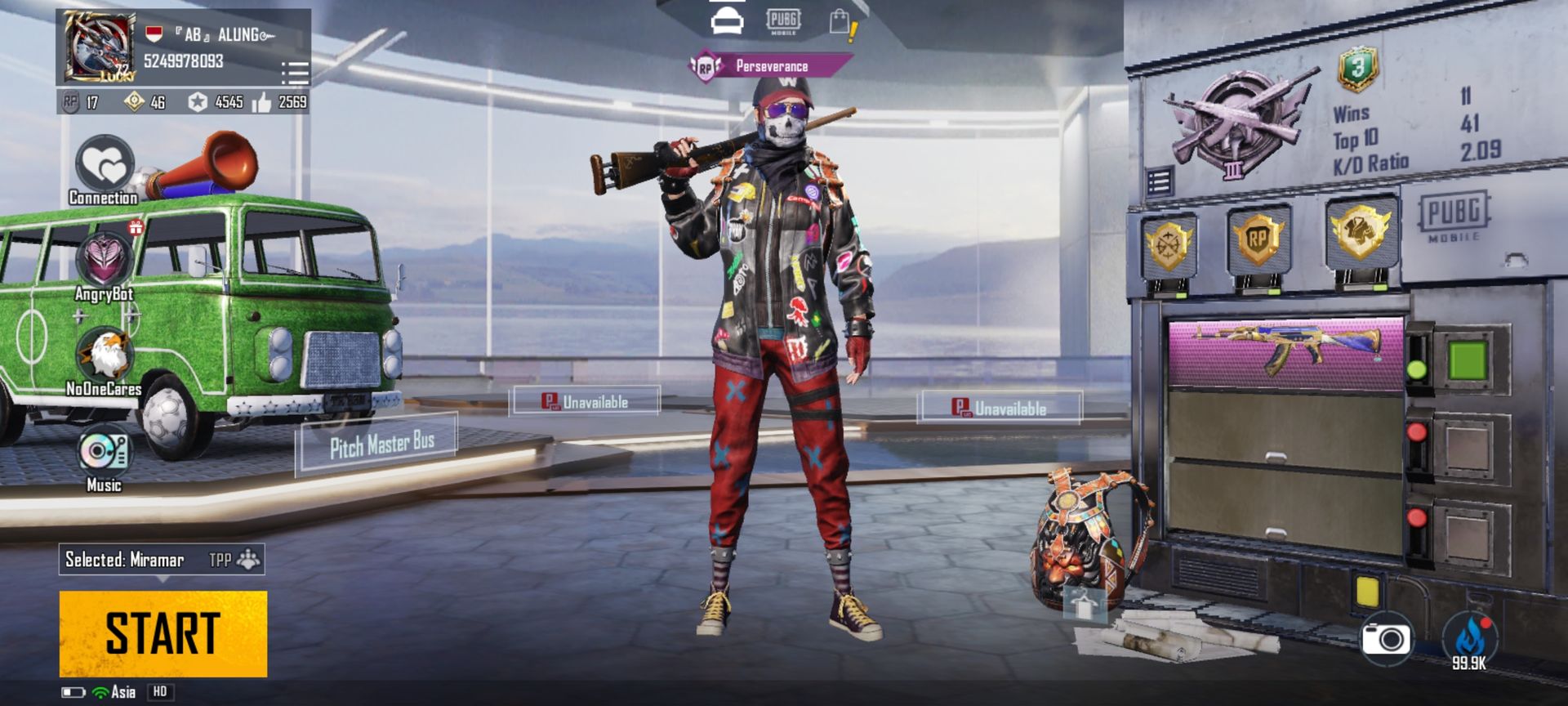Change the selected Miramar map mode
The image size is (1568, 706).
point(162,560)
